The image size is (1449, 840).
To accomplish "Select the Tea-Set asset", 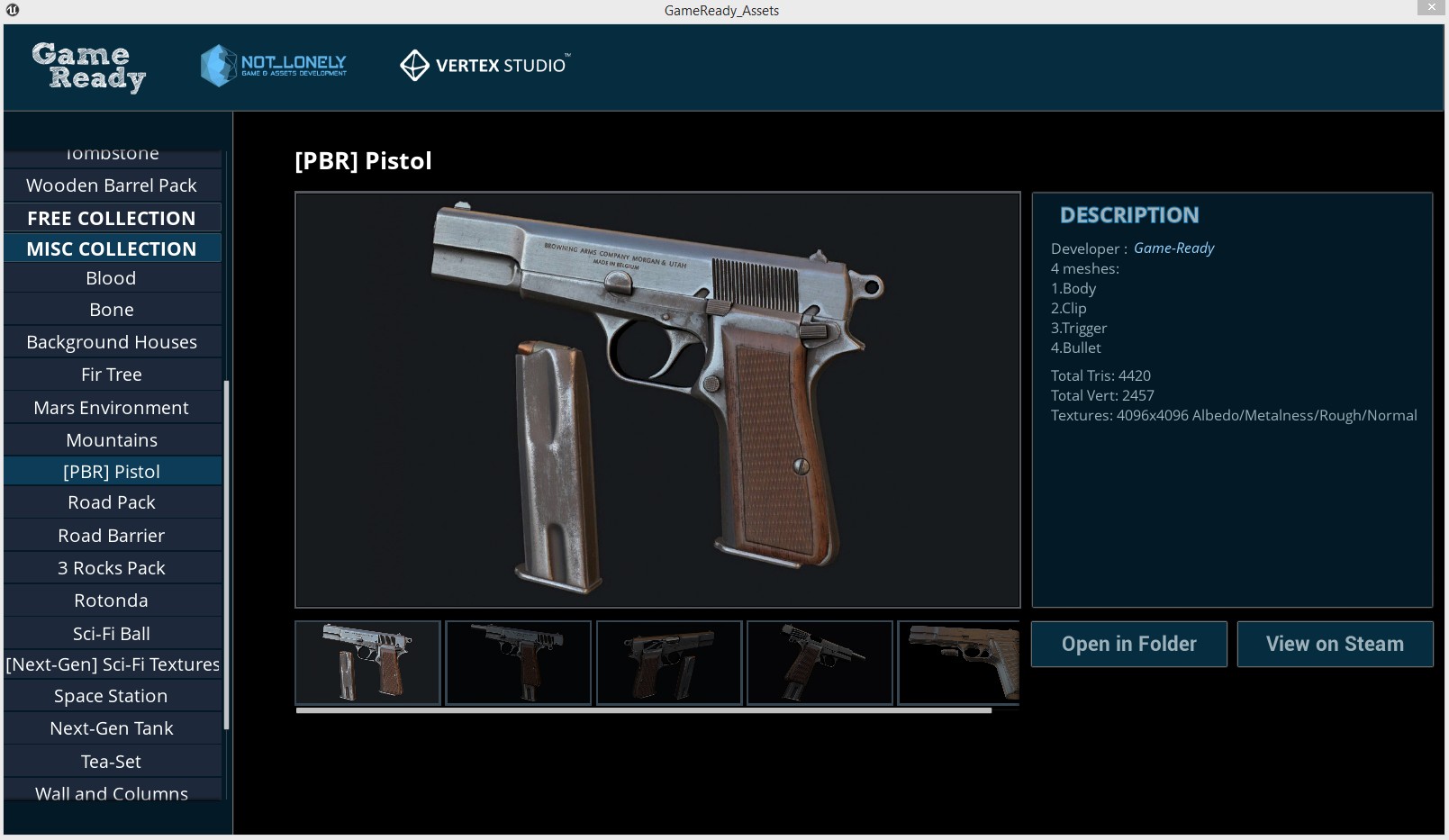I will pos(111,761).
